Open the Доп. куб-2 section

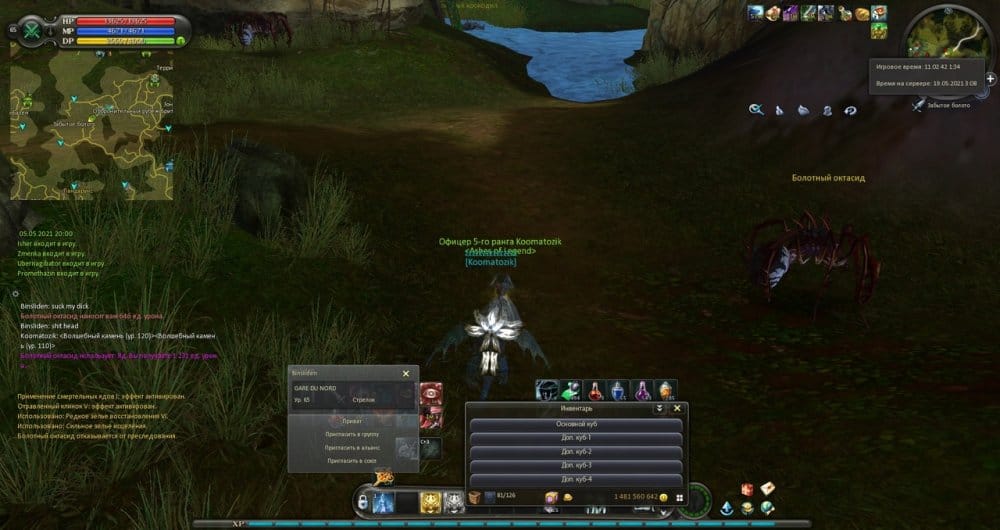coord(575,452)
